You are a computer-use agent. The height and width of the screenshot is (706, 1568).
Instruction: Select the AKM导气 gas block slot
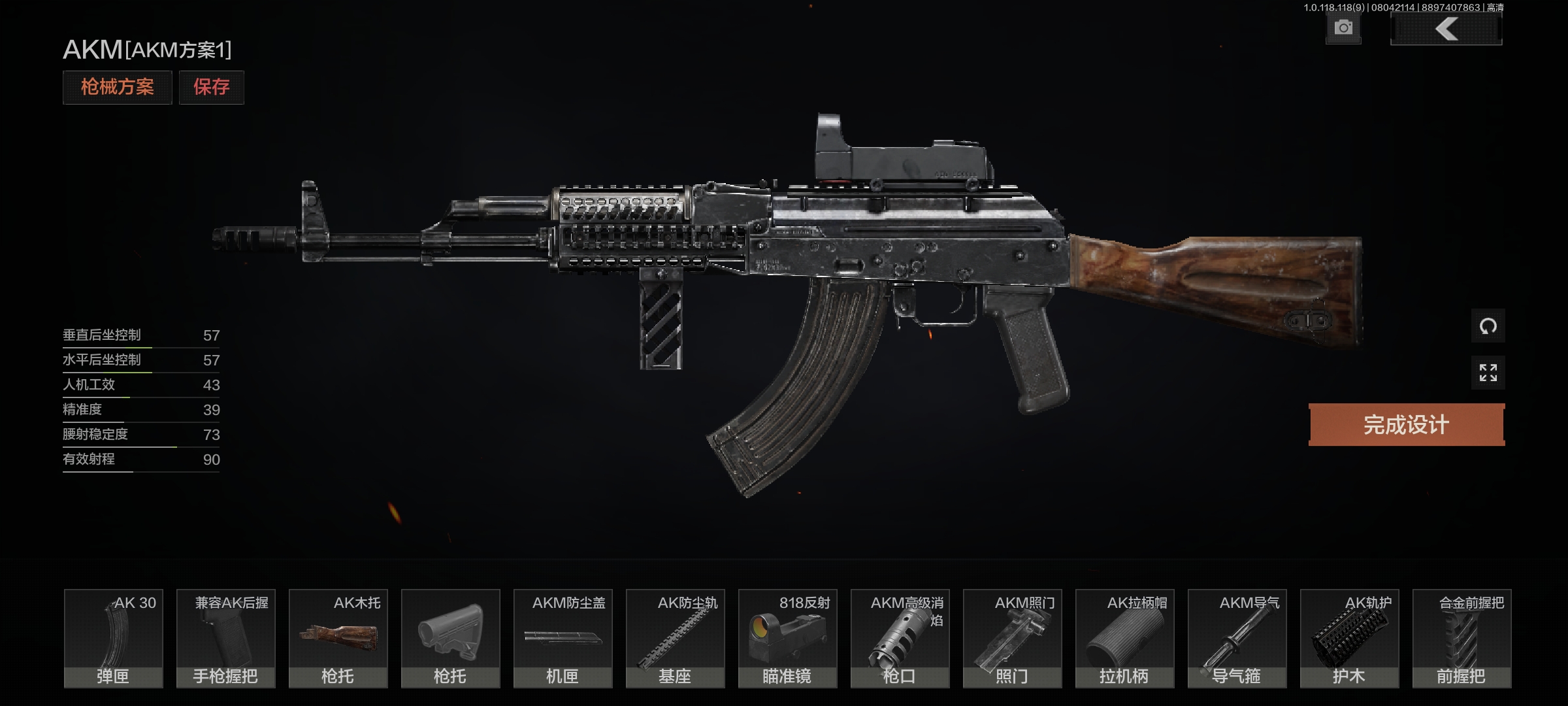pyautogui.click(x=1237, y=638)
